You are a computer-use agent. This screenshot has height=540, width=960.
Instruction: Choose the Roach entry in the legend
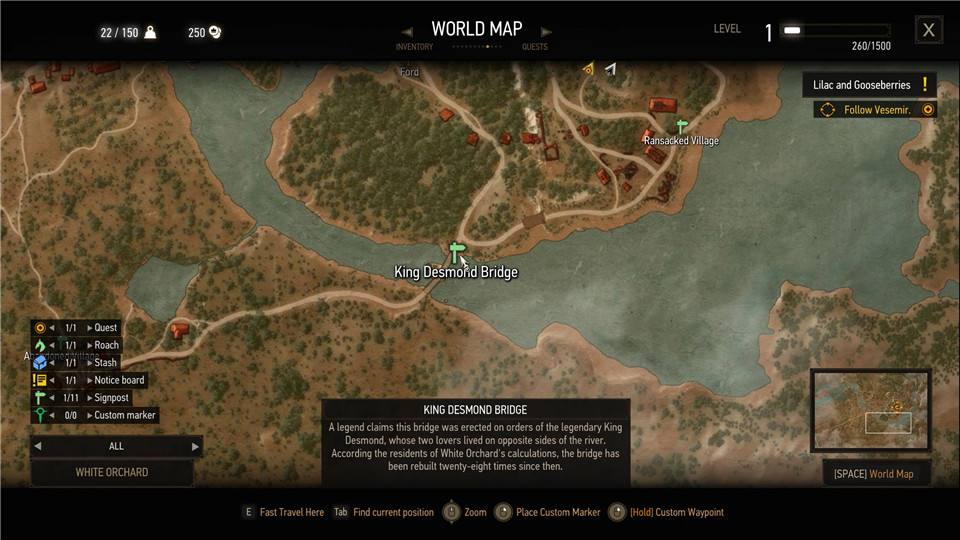click(x=106, y=345)
